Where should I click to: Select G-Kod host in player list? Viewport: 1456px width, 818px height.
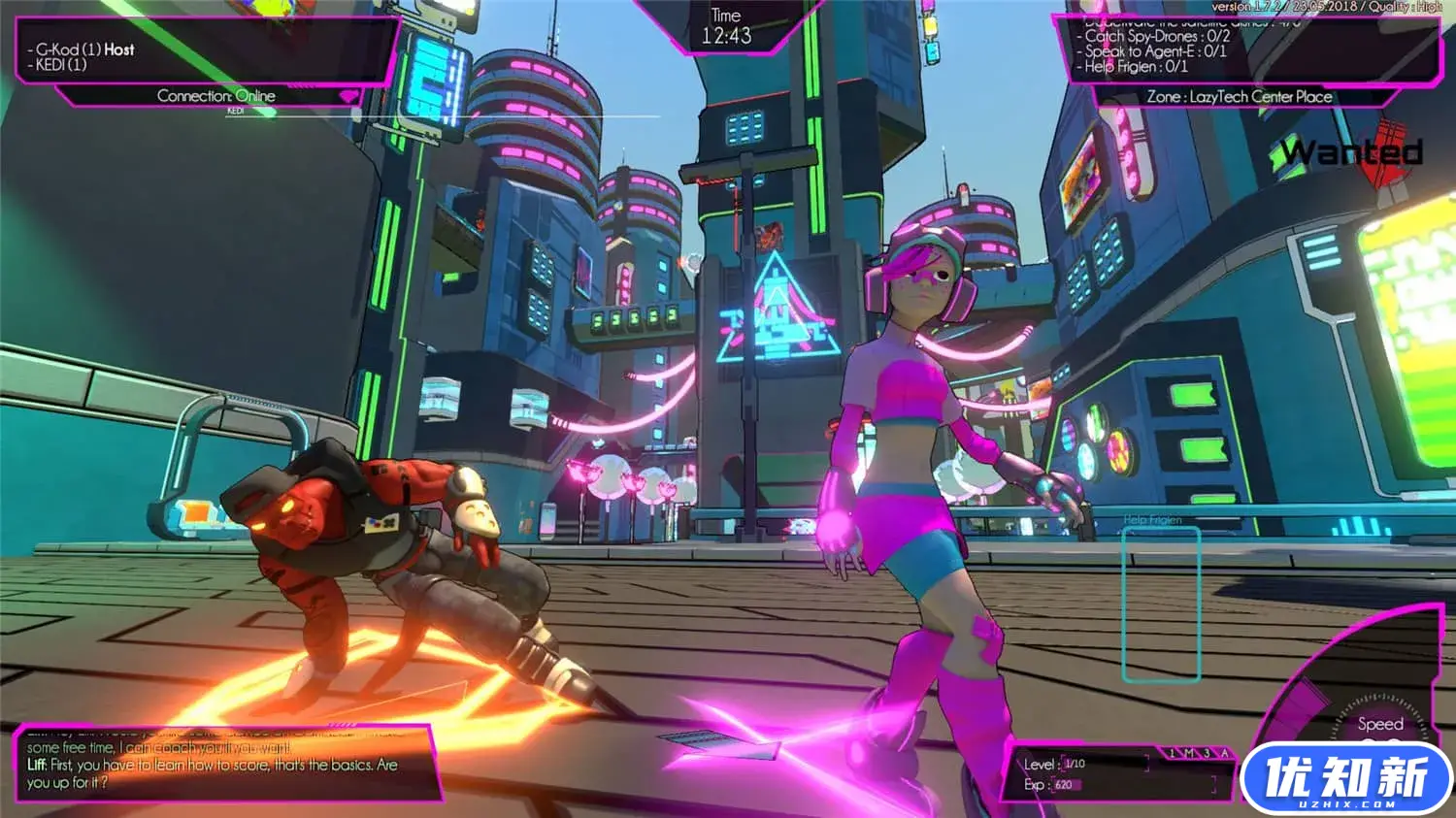pyautogui.click(x=84, y=49)
